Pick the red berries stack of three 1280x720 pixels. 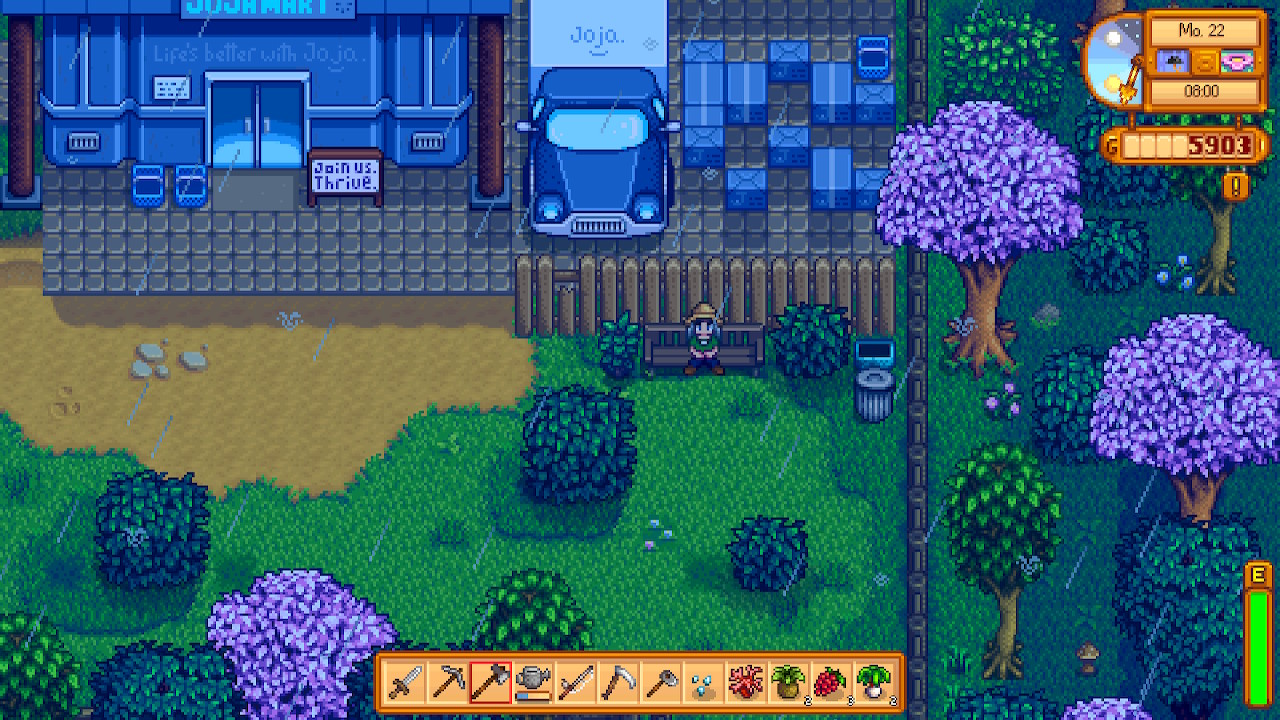(x=832, y=683)
